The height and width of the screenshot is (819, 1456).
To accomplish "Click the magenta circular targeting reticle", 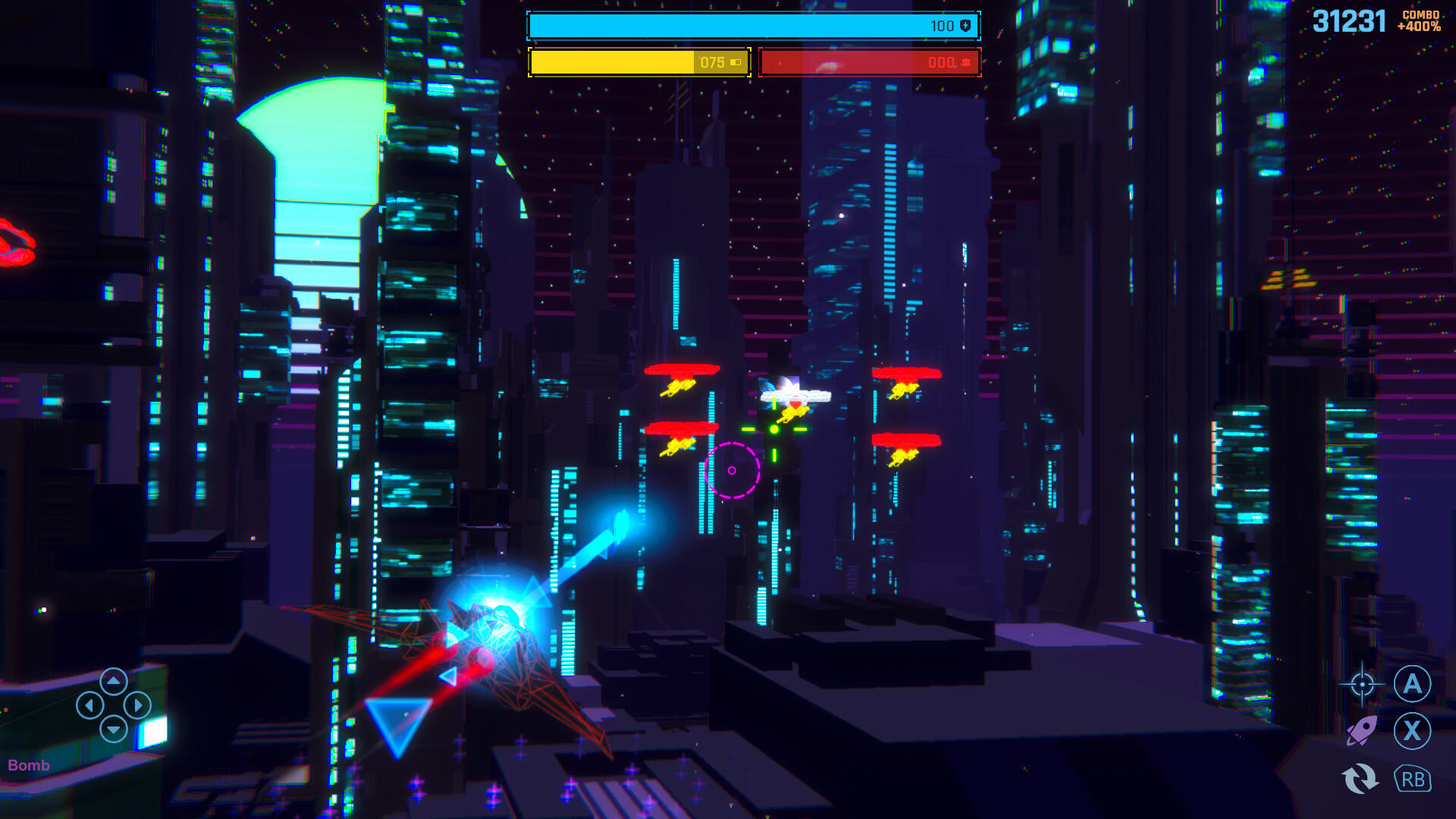I will [x=733, y=469].
